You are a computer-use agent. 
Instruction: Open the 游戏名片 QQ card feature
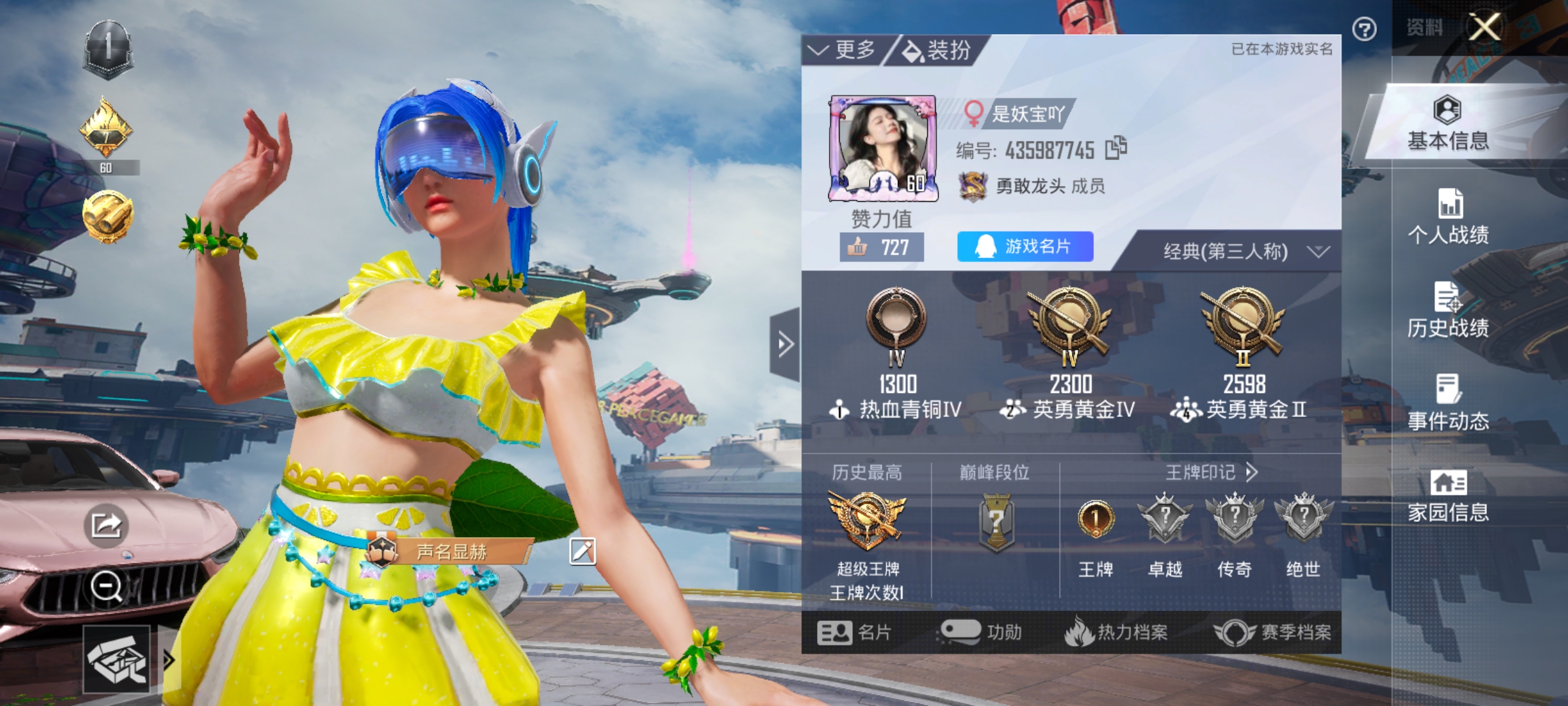click(1024, 246)
